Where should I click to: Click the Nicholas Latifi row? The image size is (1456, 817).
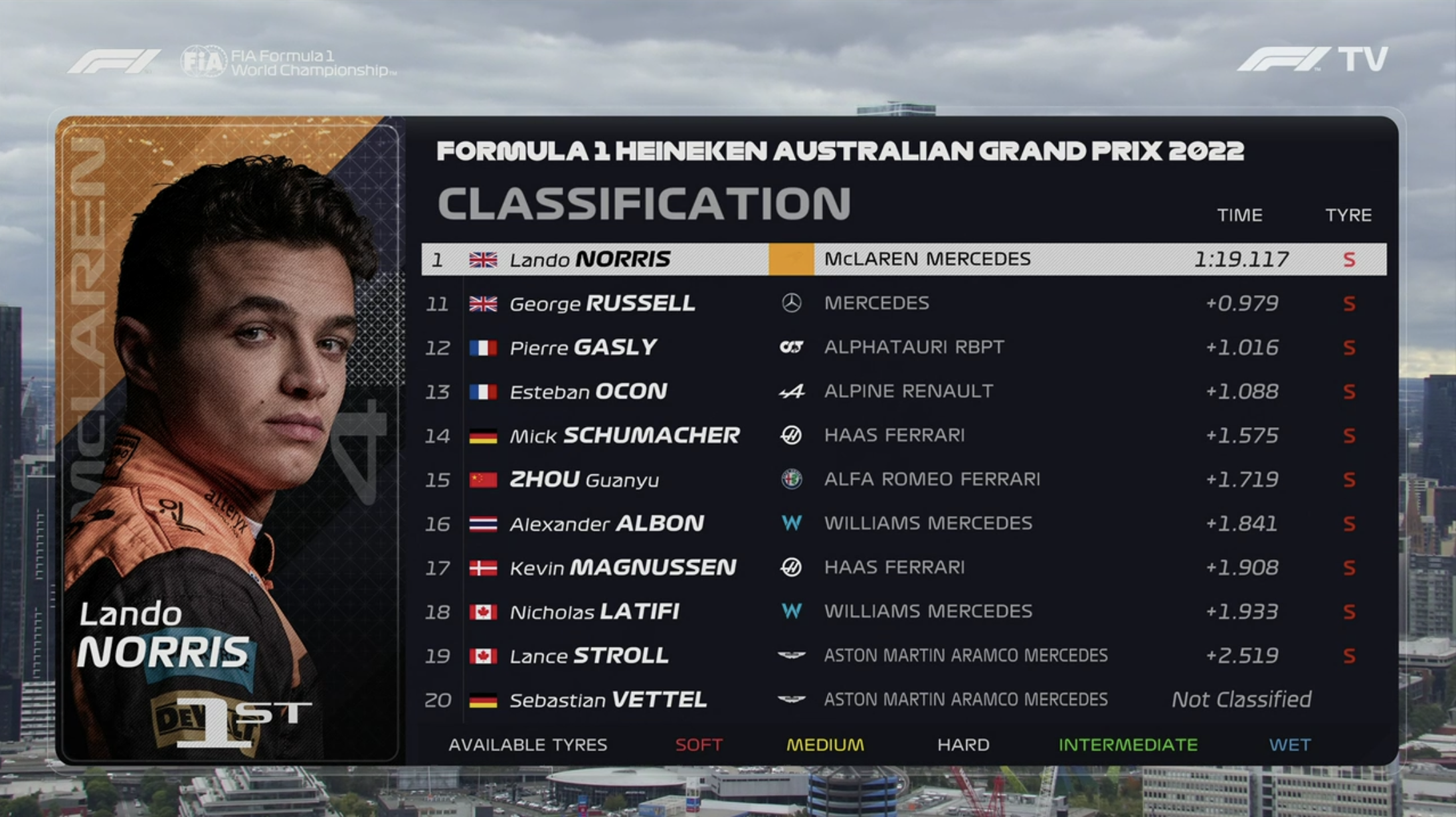[903, 611]
